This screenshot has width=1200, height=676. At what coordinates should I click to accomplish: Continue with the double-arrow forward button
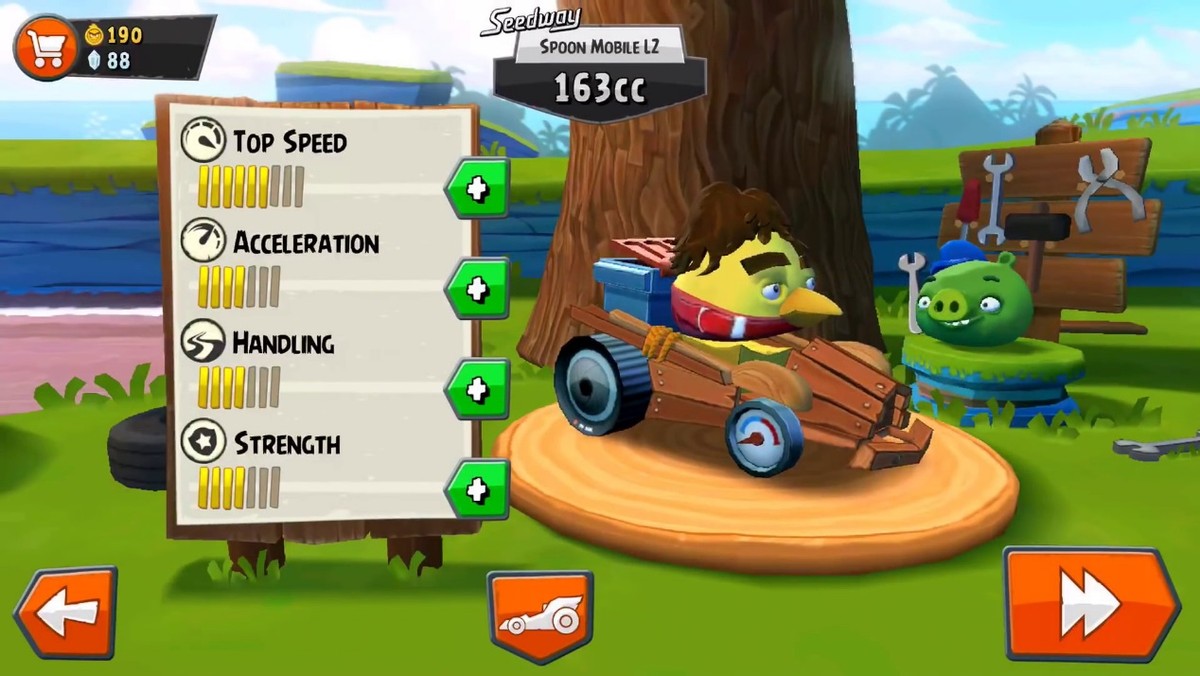pos(1090,603)
